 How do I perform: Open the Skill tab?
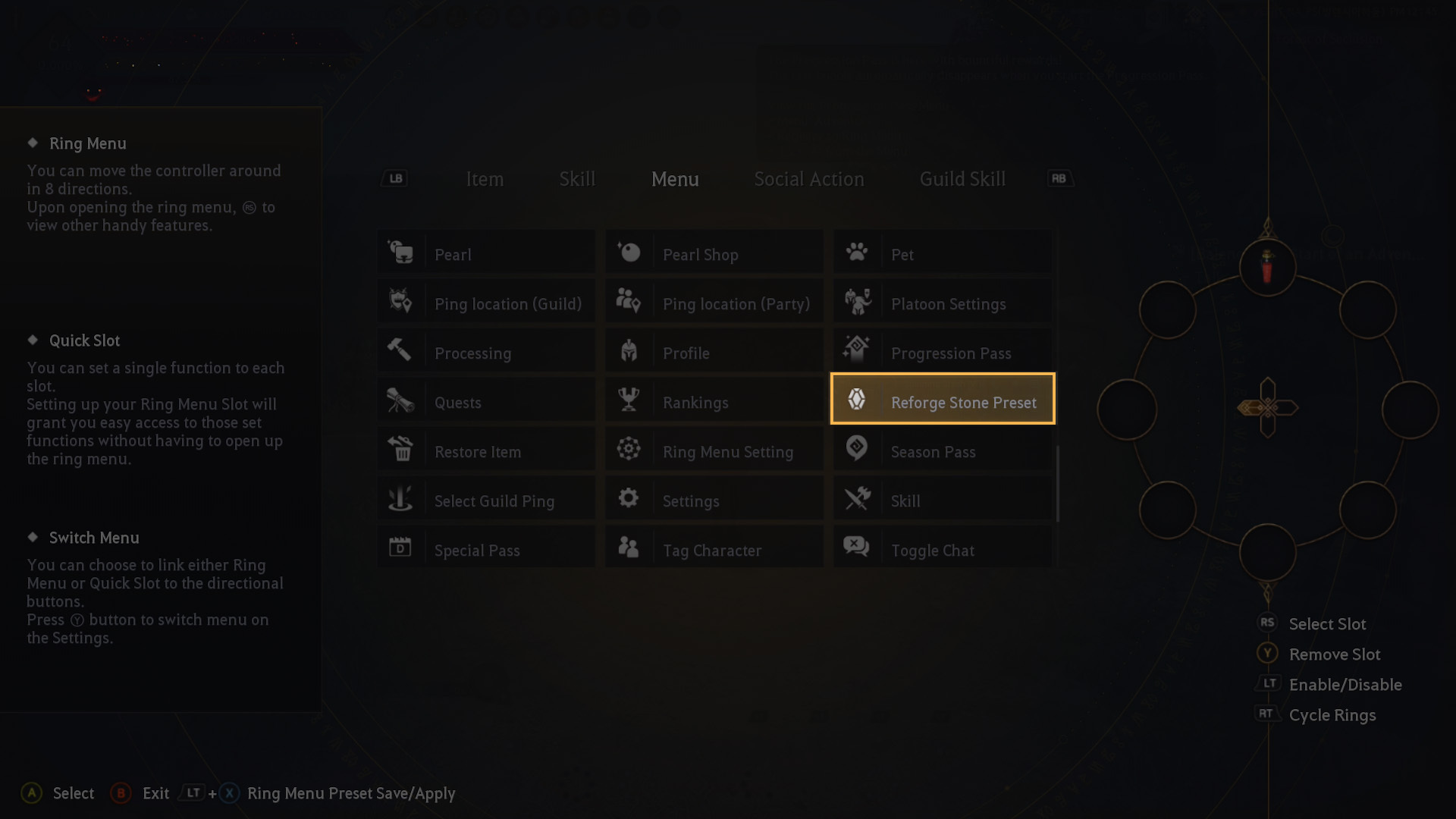577,179
